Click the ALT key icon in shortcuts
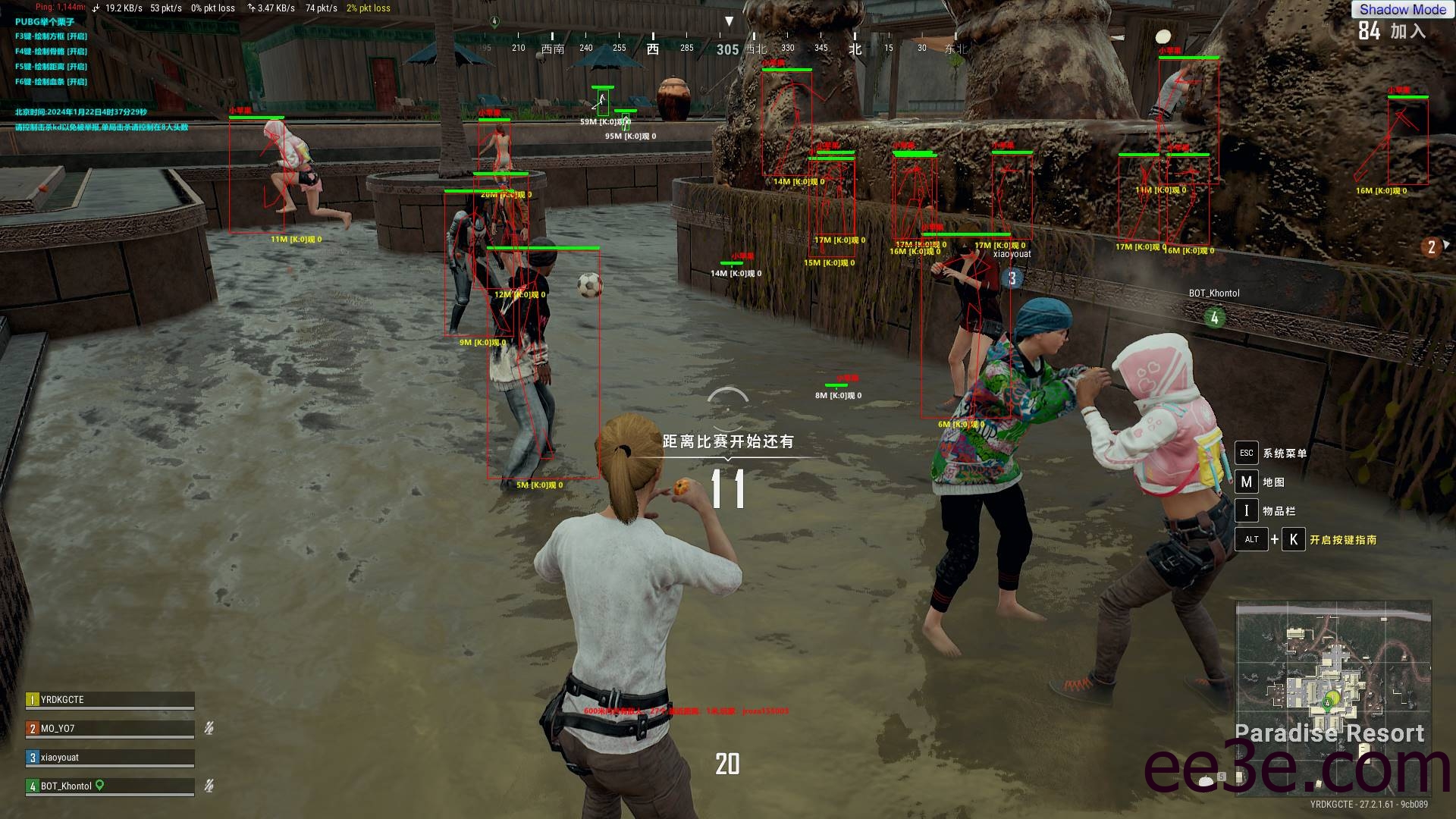Screen dimensions: 1456x819 pyautogui.click(x=1251, y=539)
